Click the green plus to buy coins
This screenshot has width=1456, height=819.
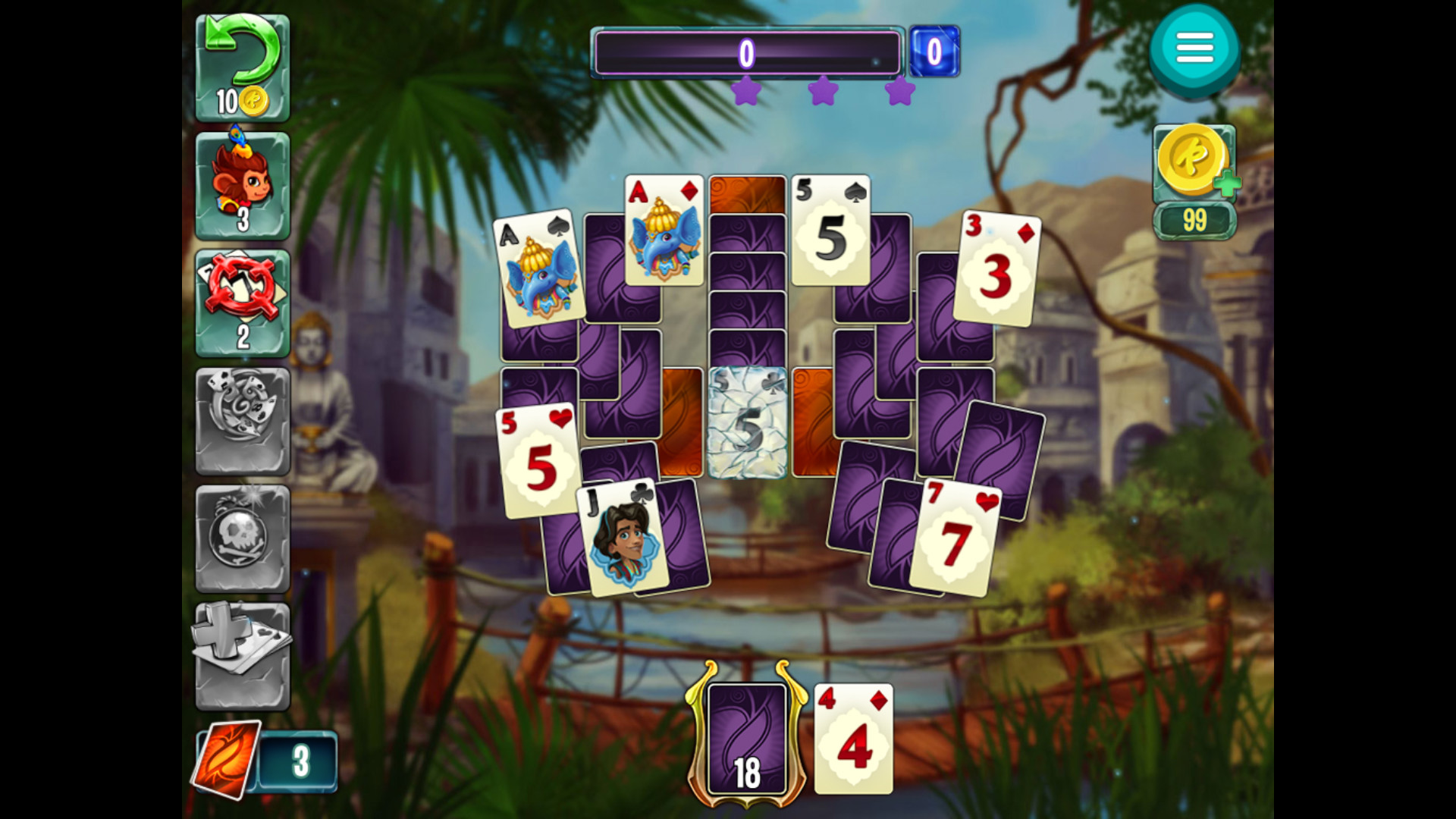(1228, 184)
